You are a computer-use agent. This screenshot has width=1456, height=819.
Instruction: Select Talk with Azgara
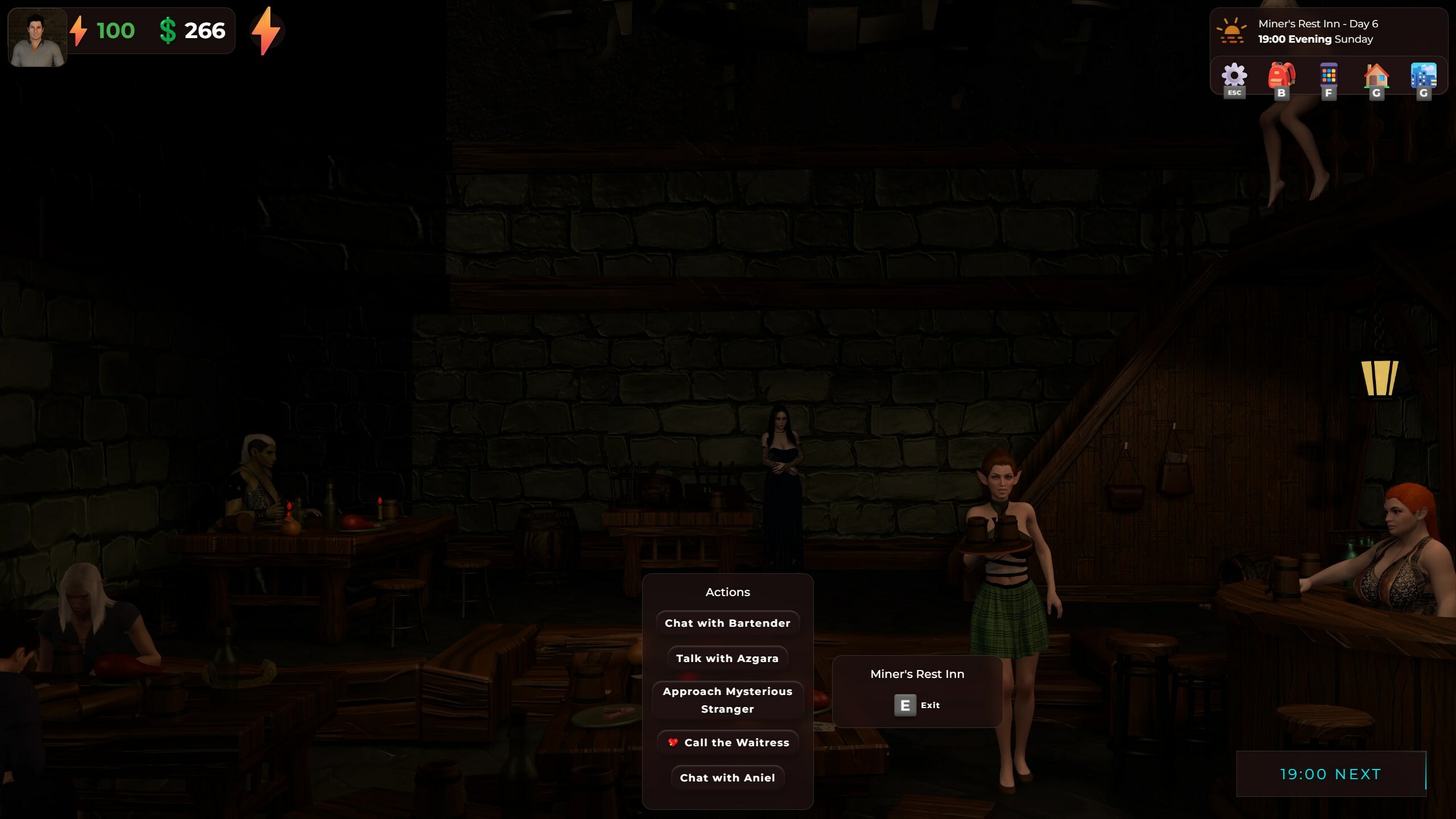[727, 658]
